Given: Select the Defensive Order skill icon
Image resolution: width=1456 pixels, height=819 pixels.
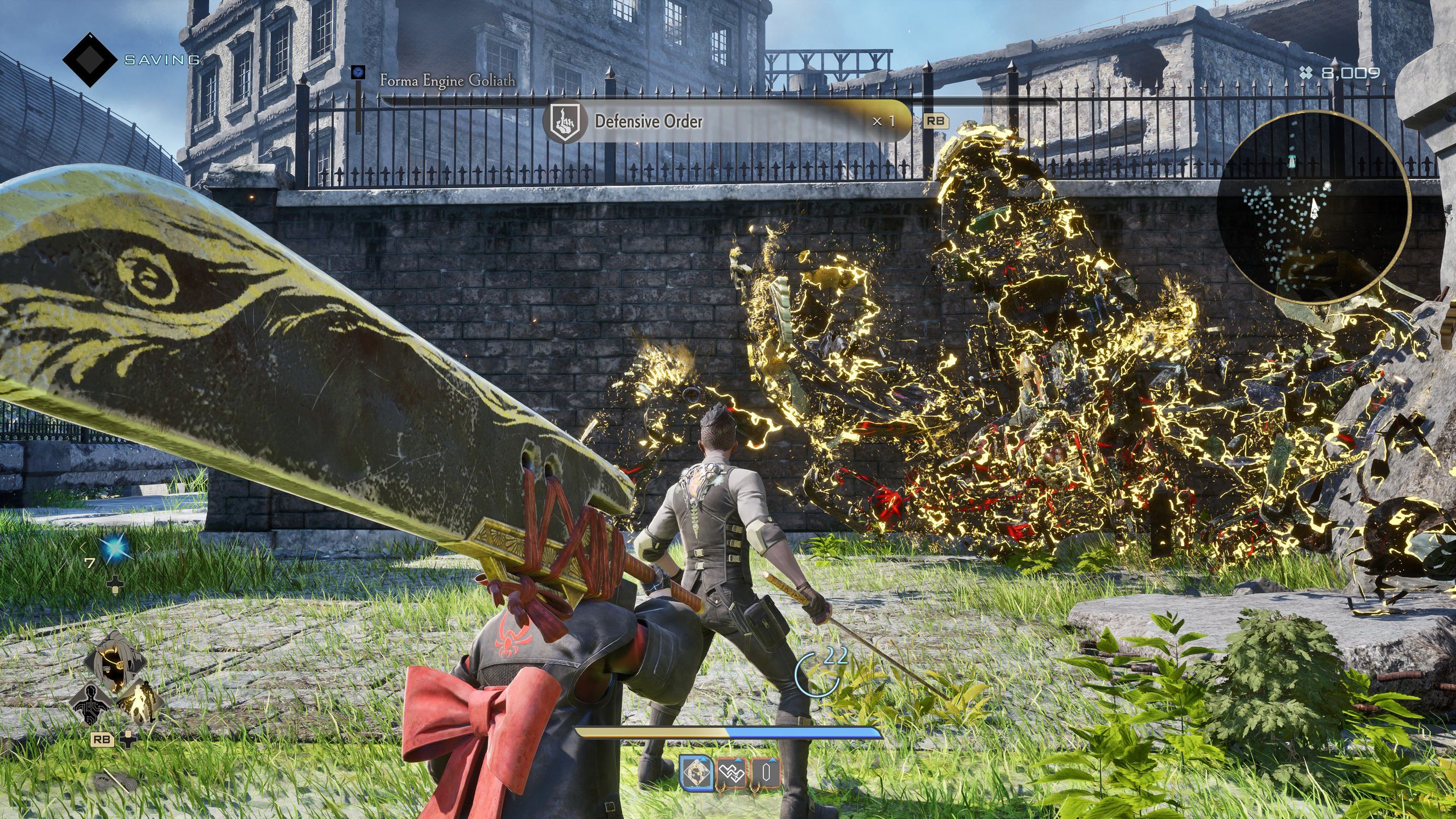Looking at the screenshot, I should pos(564,121).
